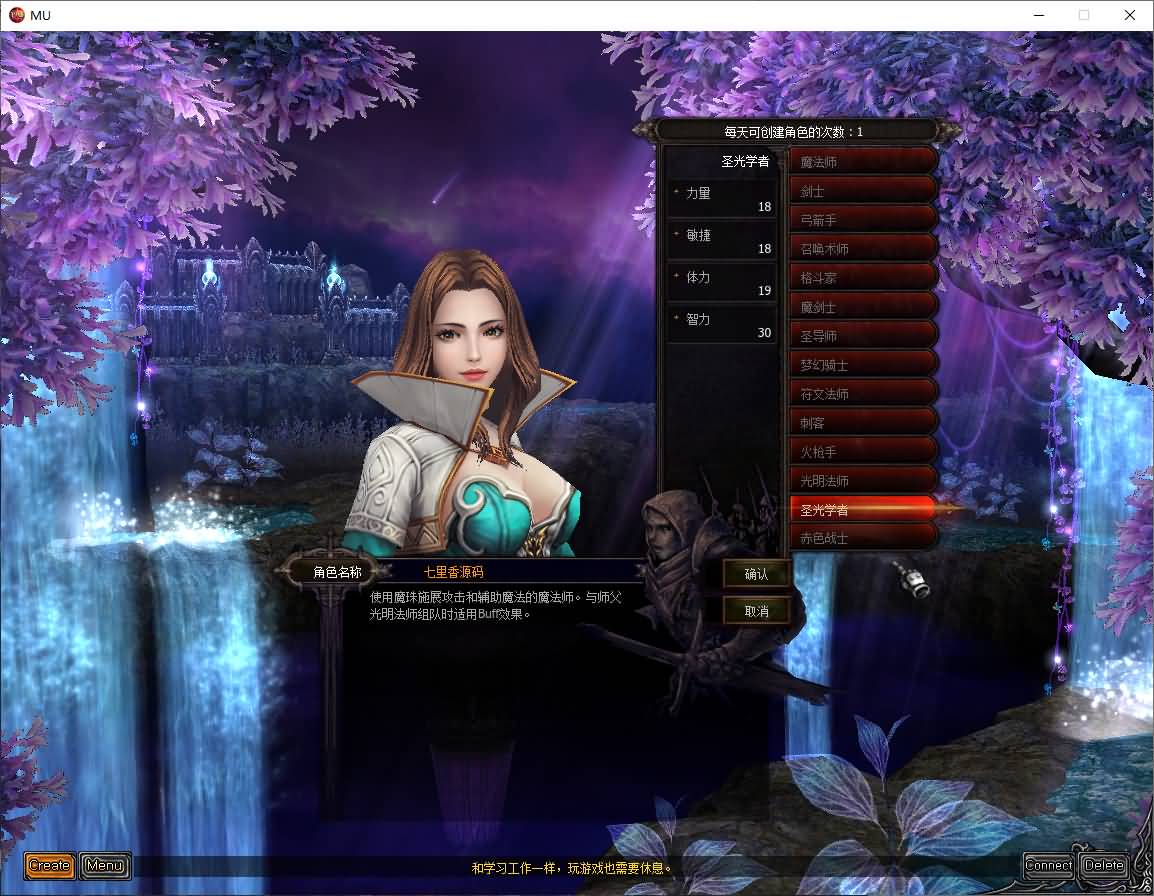Pick the 圣导师 class
Viewport: 1154px width, 896px height.
(x=863, y=336)
